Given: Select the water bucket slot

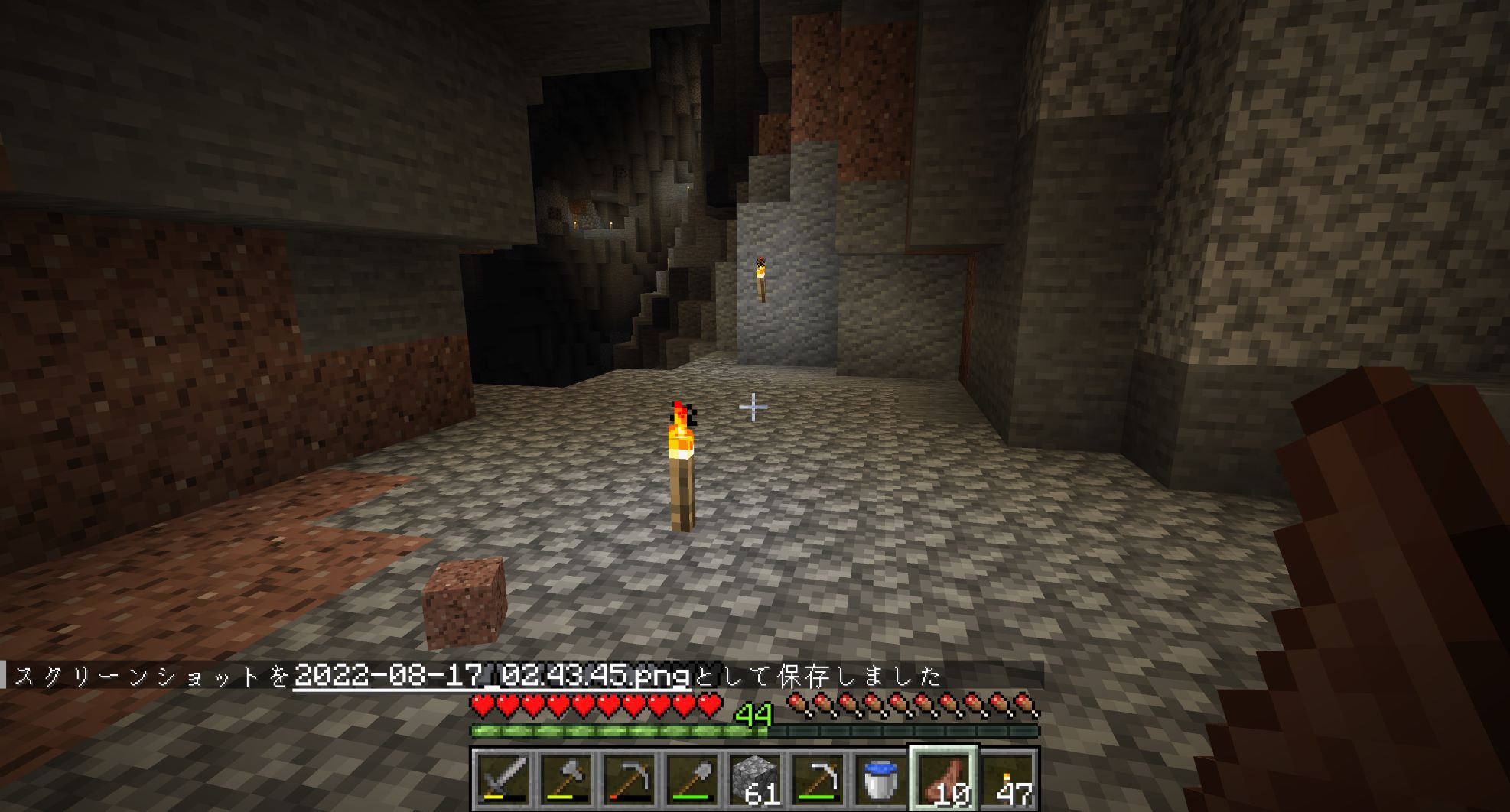Looking at the screenshot, I should click(880, 778).
